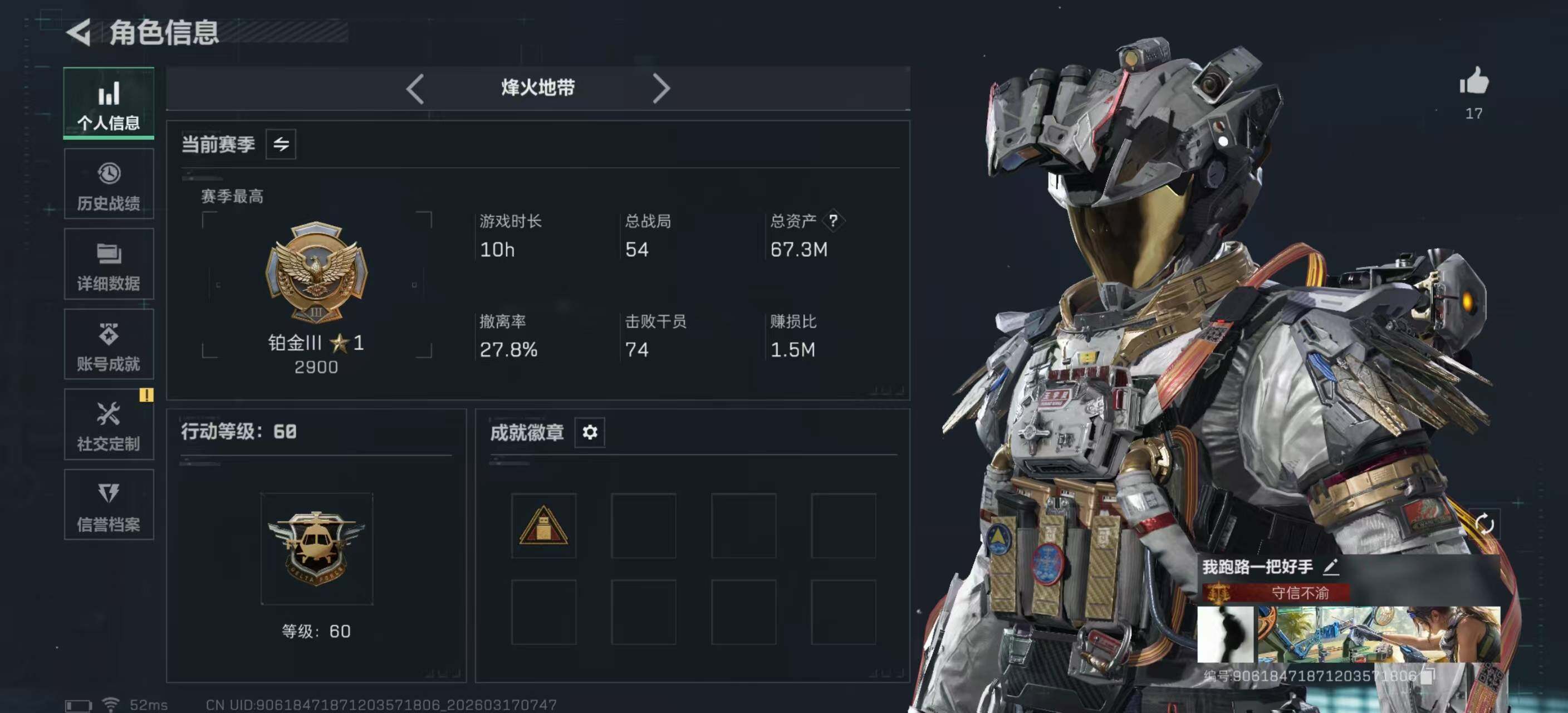This screenshot has width=1568, height=713.
Task: Select the 个人信息 tab
Action: click(109, 103)
